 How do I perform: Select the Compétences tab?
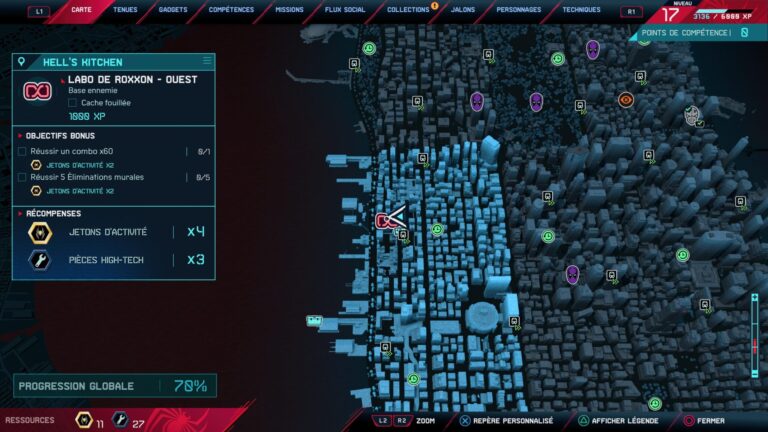(x=231, y=10)
